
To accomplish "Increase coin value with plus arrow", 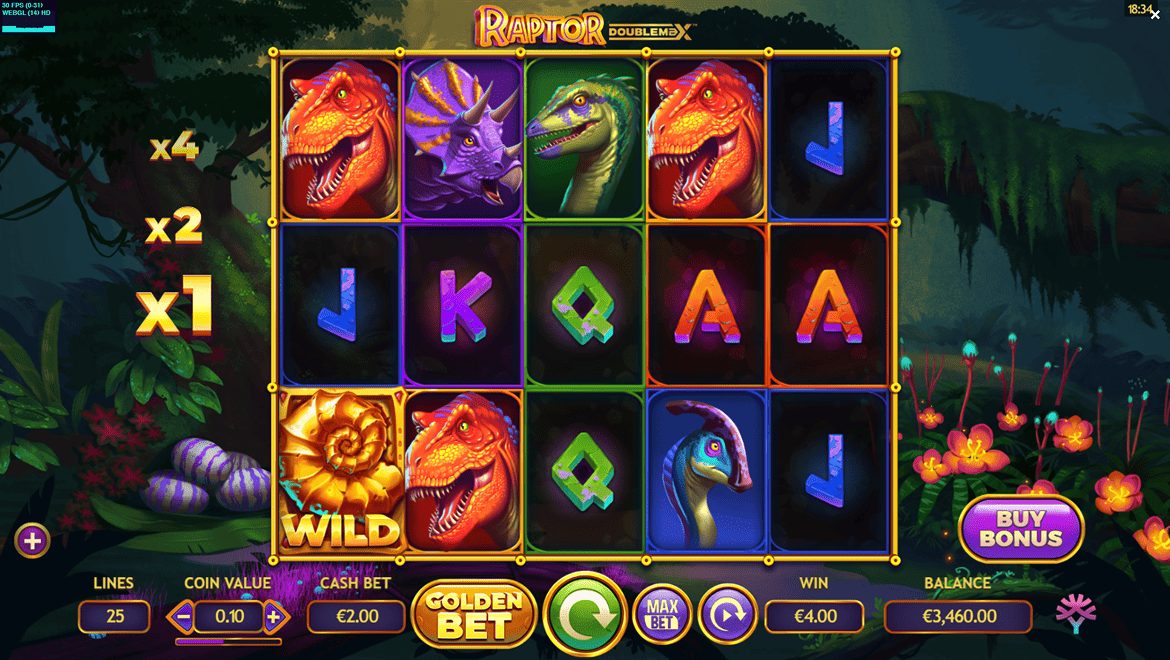I will [x=273, y=617].
